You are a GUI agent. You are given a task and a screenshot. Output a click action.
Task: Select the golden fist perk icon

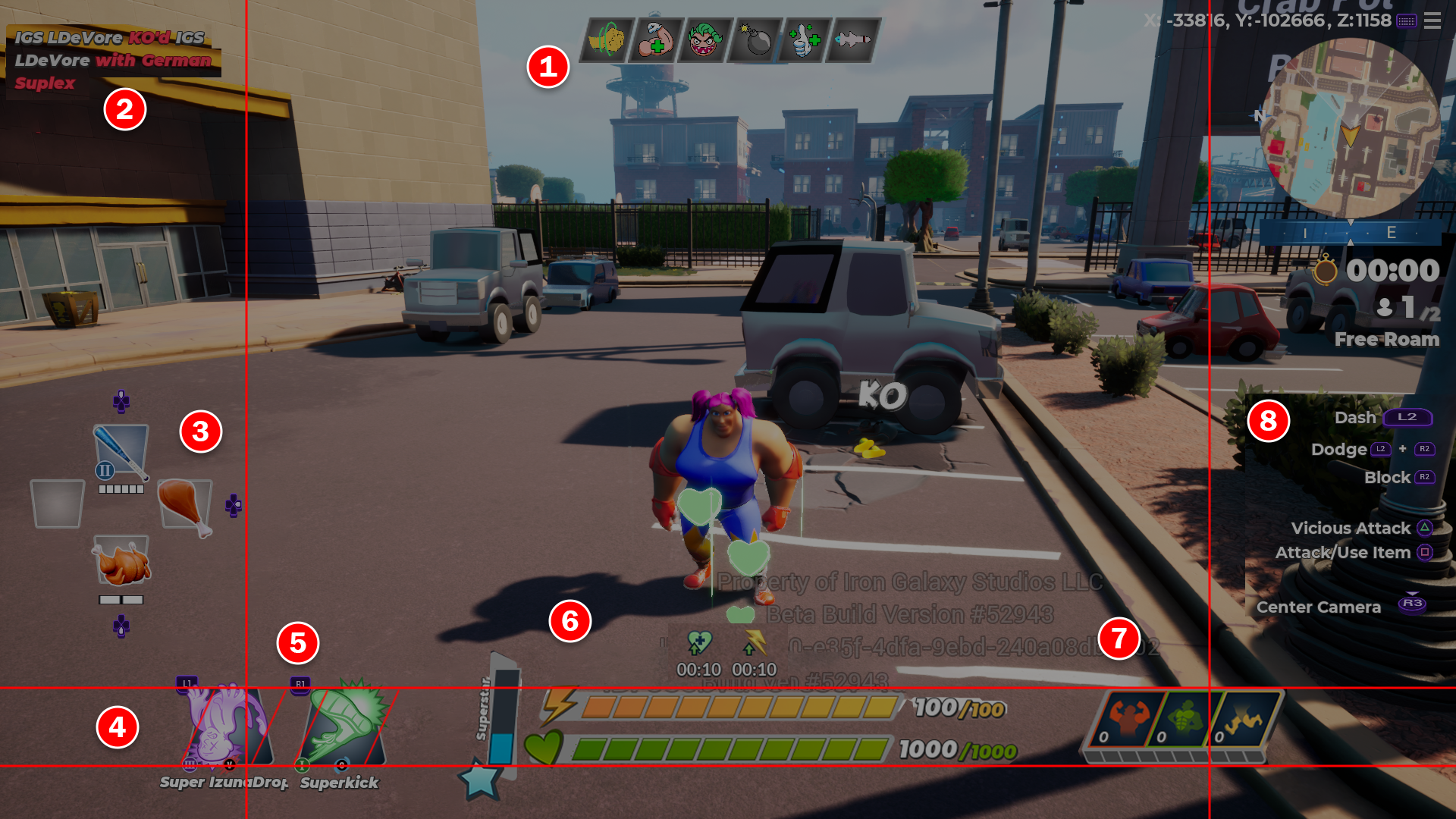pos(608,39)
